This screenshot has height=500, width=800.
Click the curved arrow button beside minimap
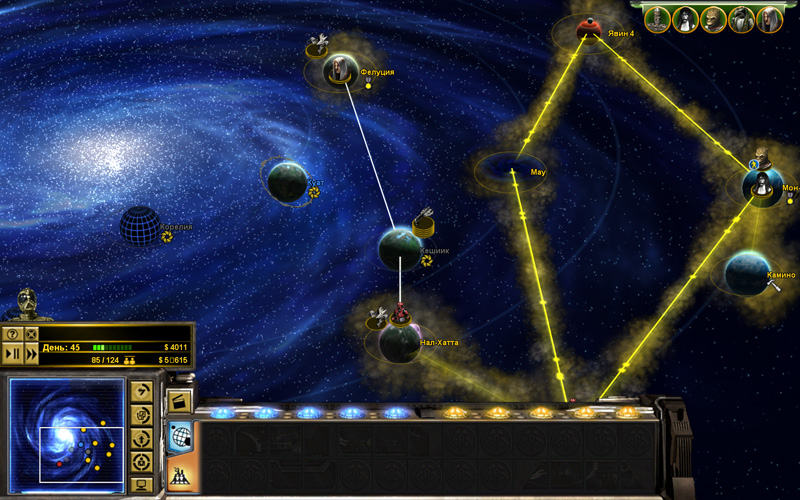pyautogui.click(x=141, y=391)
